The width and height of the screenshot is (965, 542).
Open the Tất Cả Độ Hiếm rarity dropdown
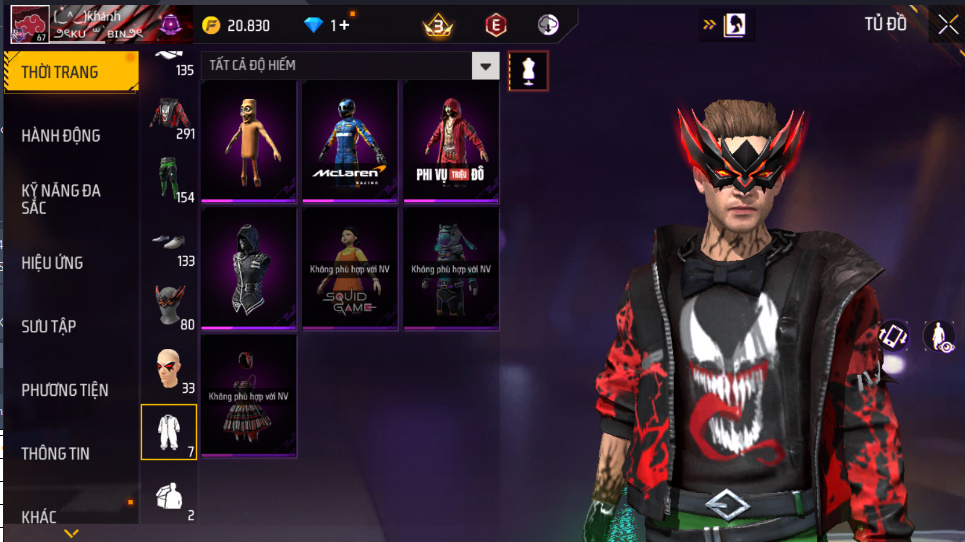(x=485, y=66)
